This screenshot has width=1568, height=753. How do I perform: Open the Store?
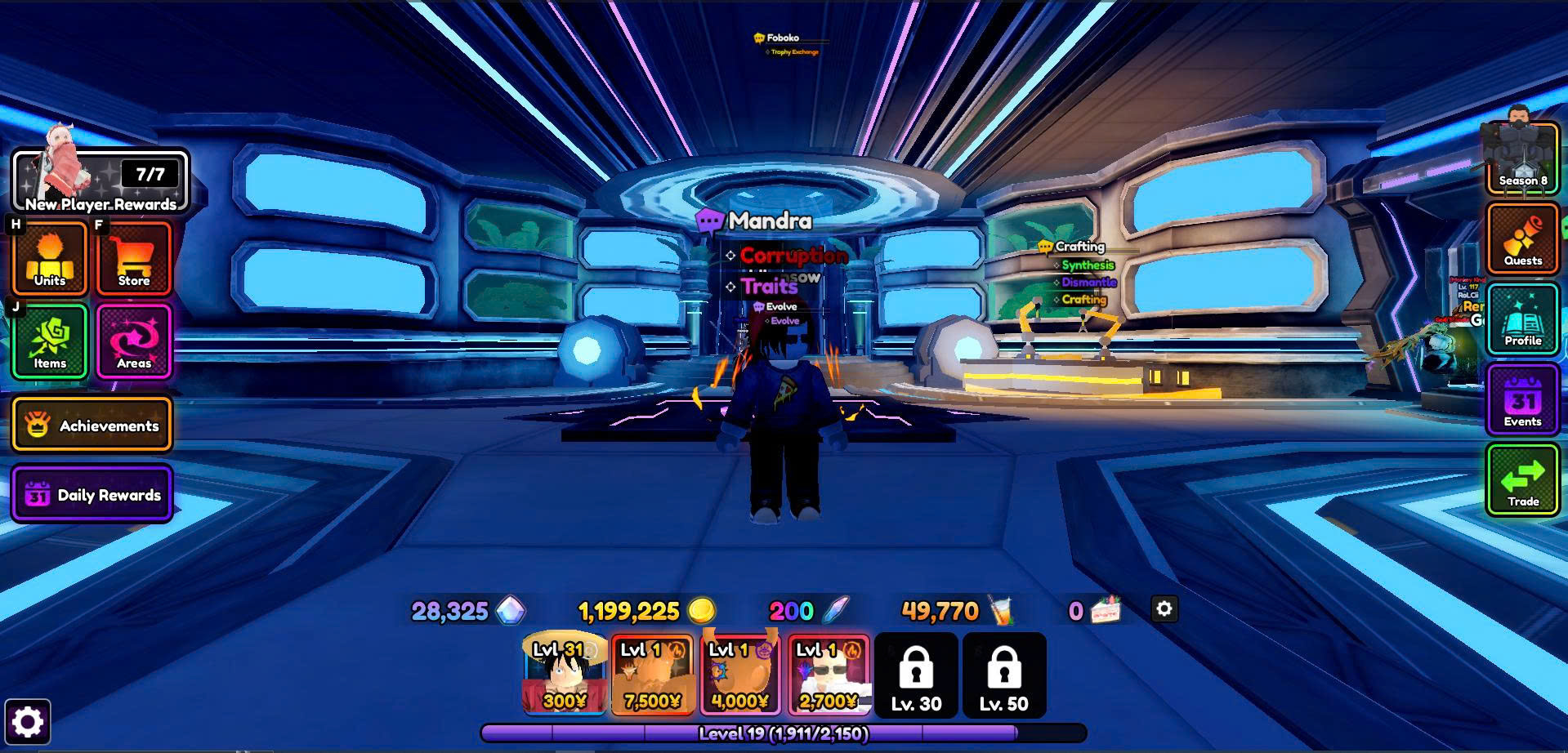pyautogui.click(x=134, y=259)
